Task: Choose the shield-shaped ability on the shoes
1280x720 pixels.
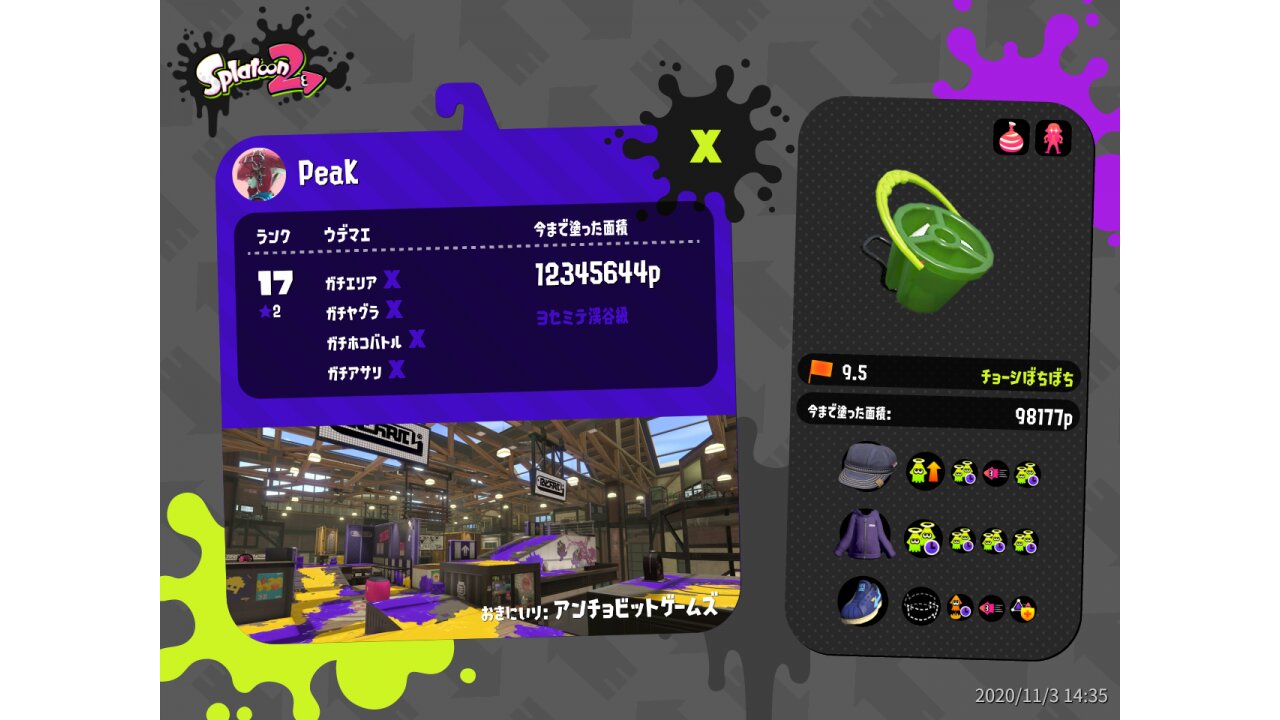Action: pyautogui.click(x=1022, y=608)
